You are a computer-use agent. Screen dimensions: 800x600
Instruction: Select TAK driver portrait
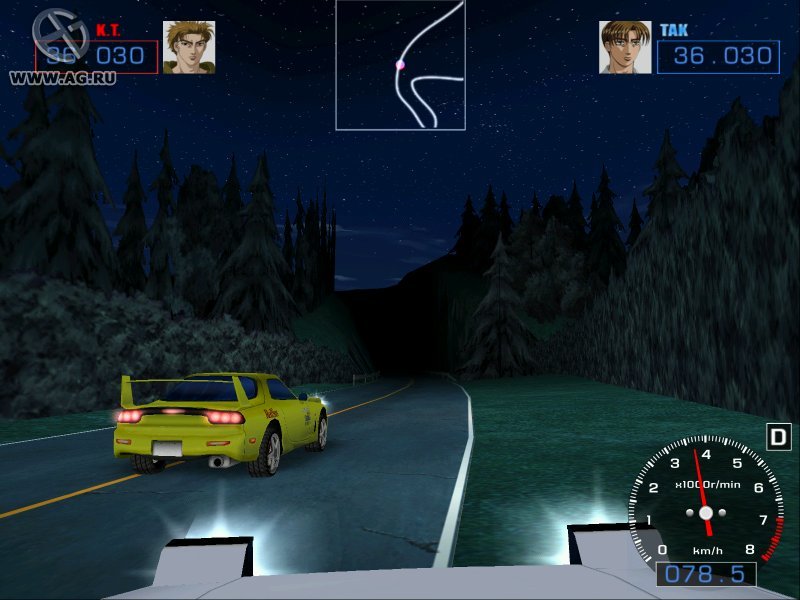pos(625,47)
